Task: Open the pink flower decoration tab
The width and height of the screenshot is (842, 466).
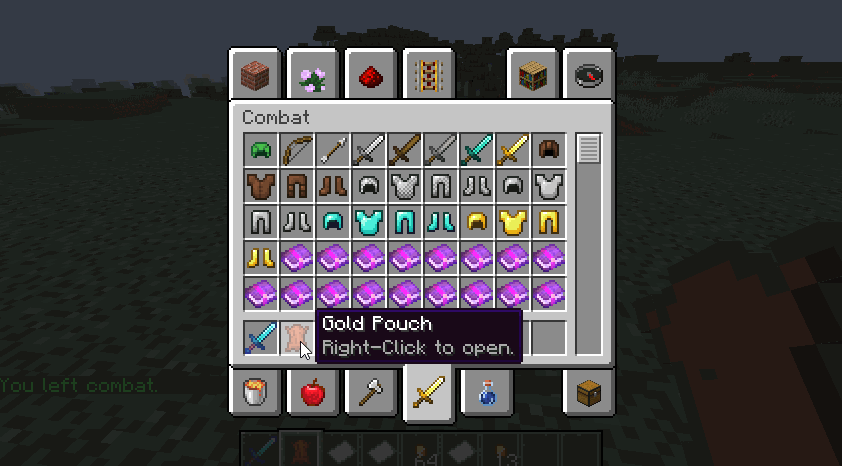Action: click(312, 74)
